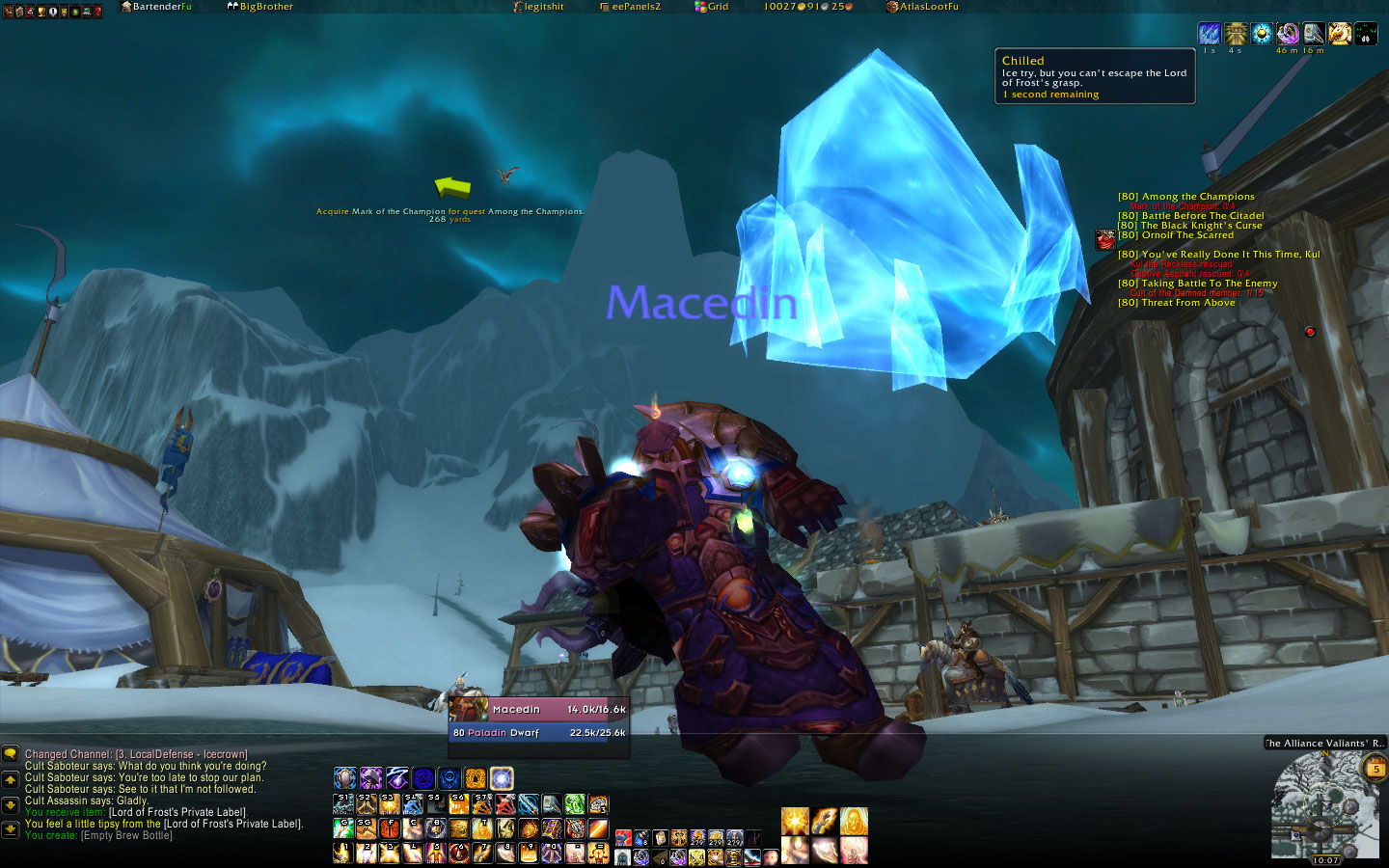Click the Chilled debuff icon
The width and height of the screenshot is (1389, 868).
pos(1209,35)
